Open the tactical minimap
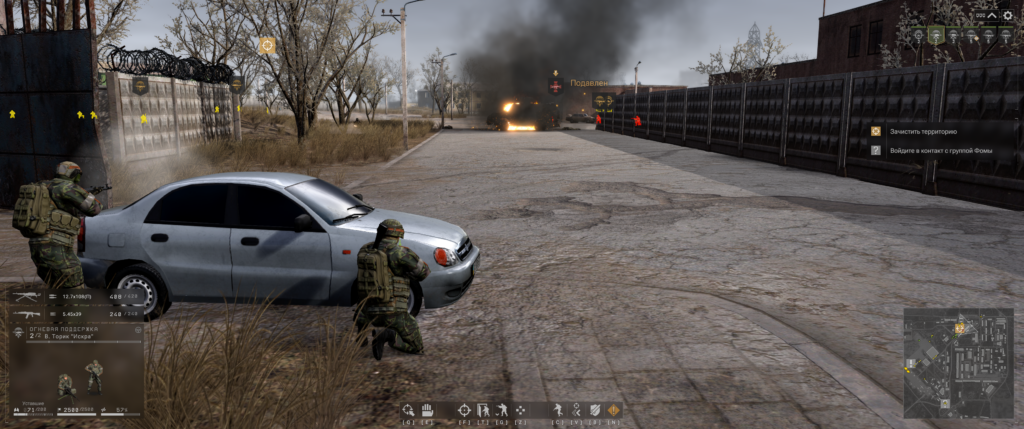The width and height of the screenshot is (1024, 429). pyautogui.click(x=958, y=362)
